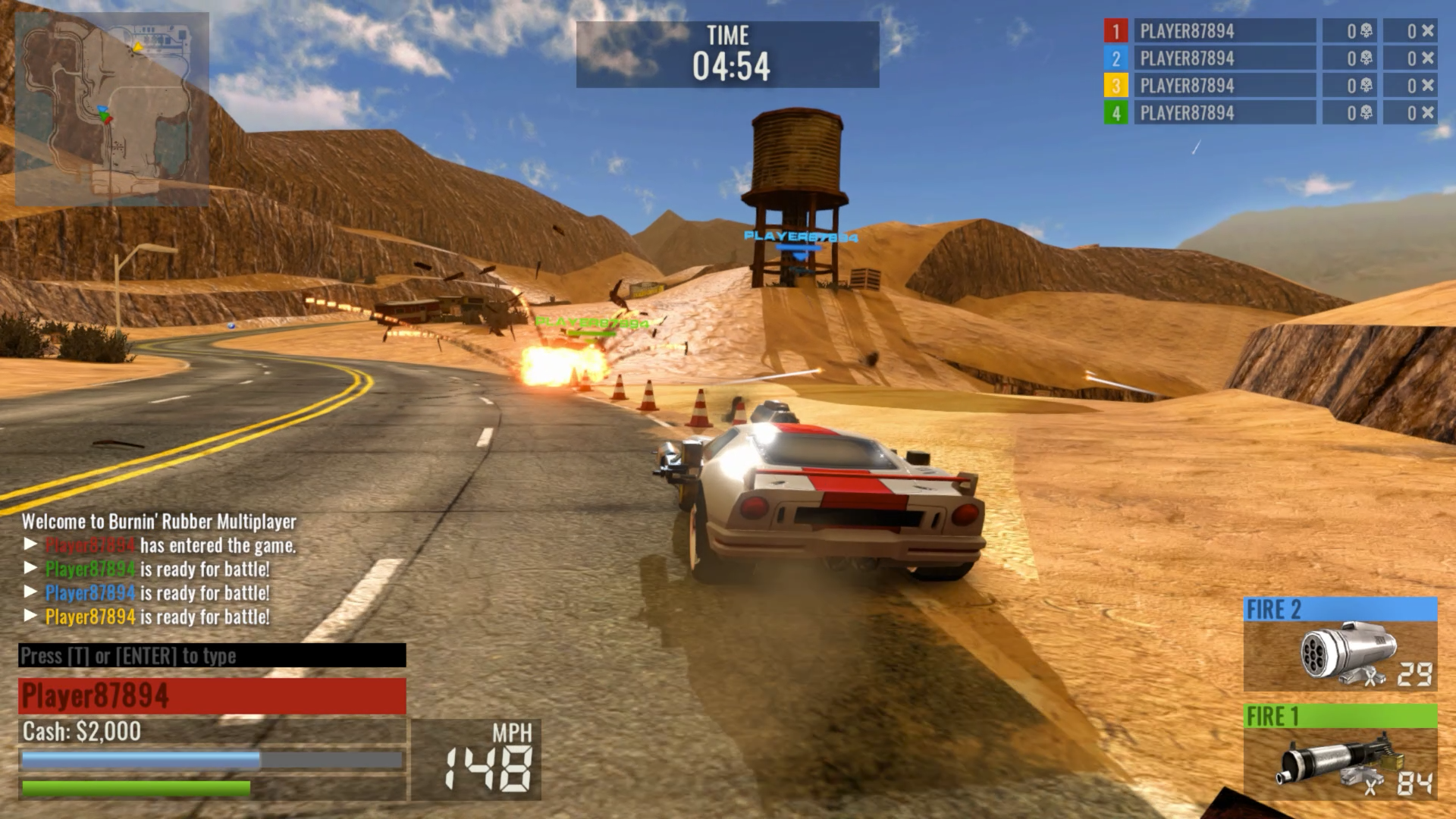Click the deaths X icon beside yellow player 3
The width and height of the screenshot is (1456, 819).
pyautogui.click(x=1428, y=85)
